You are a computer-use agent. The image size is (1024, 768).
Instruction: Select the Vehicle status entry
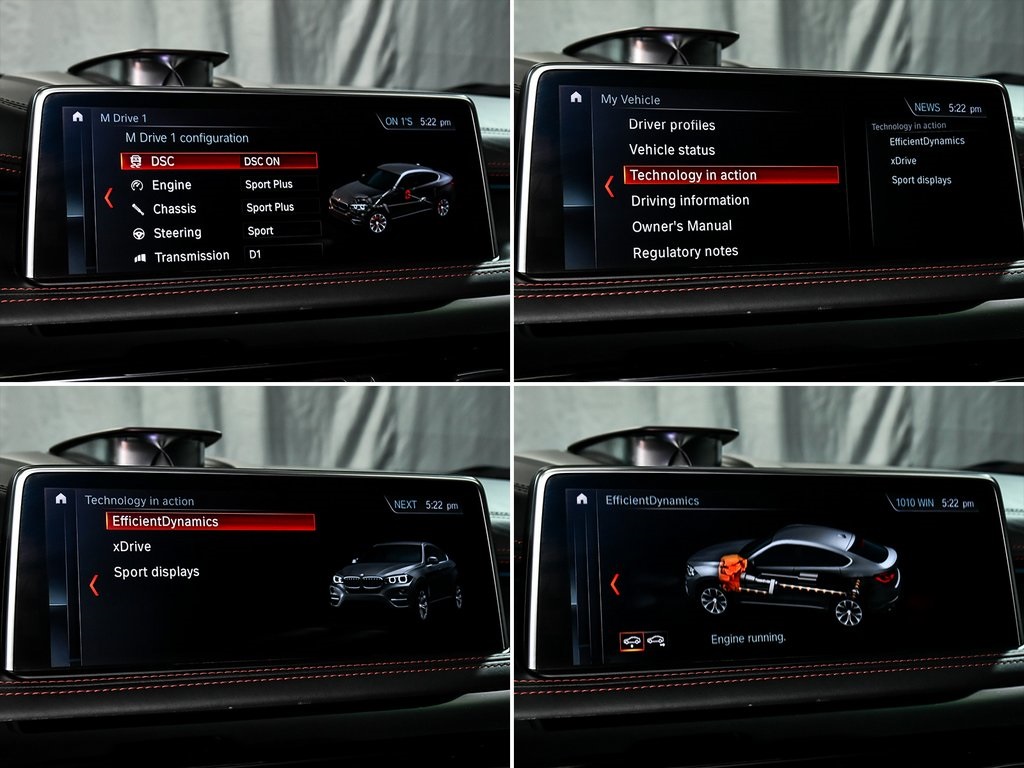click(672, 150)
